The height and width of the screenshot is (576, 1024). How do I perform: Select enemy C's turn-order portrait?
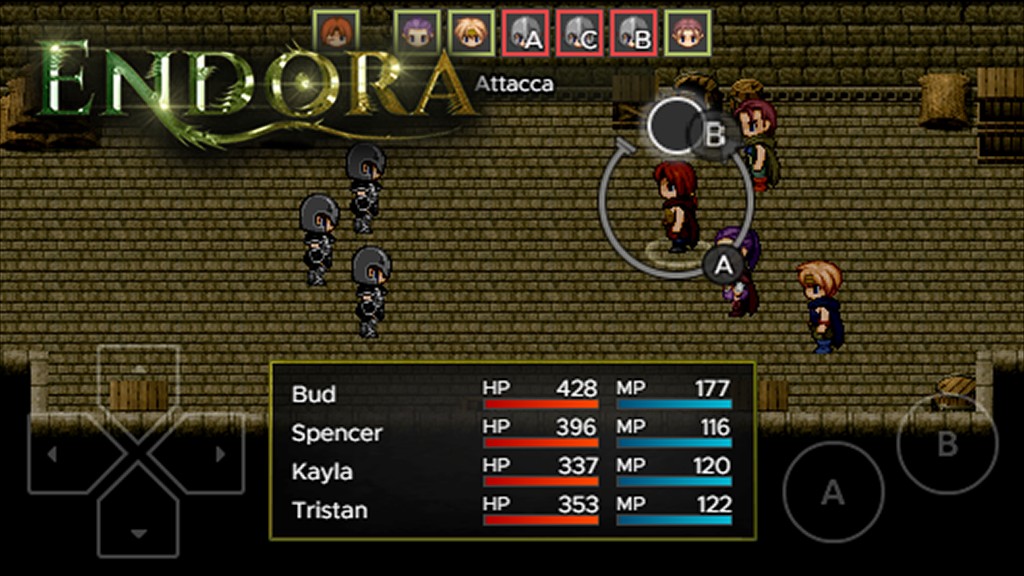click(579, 32)
